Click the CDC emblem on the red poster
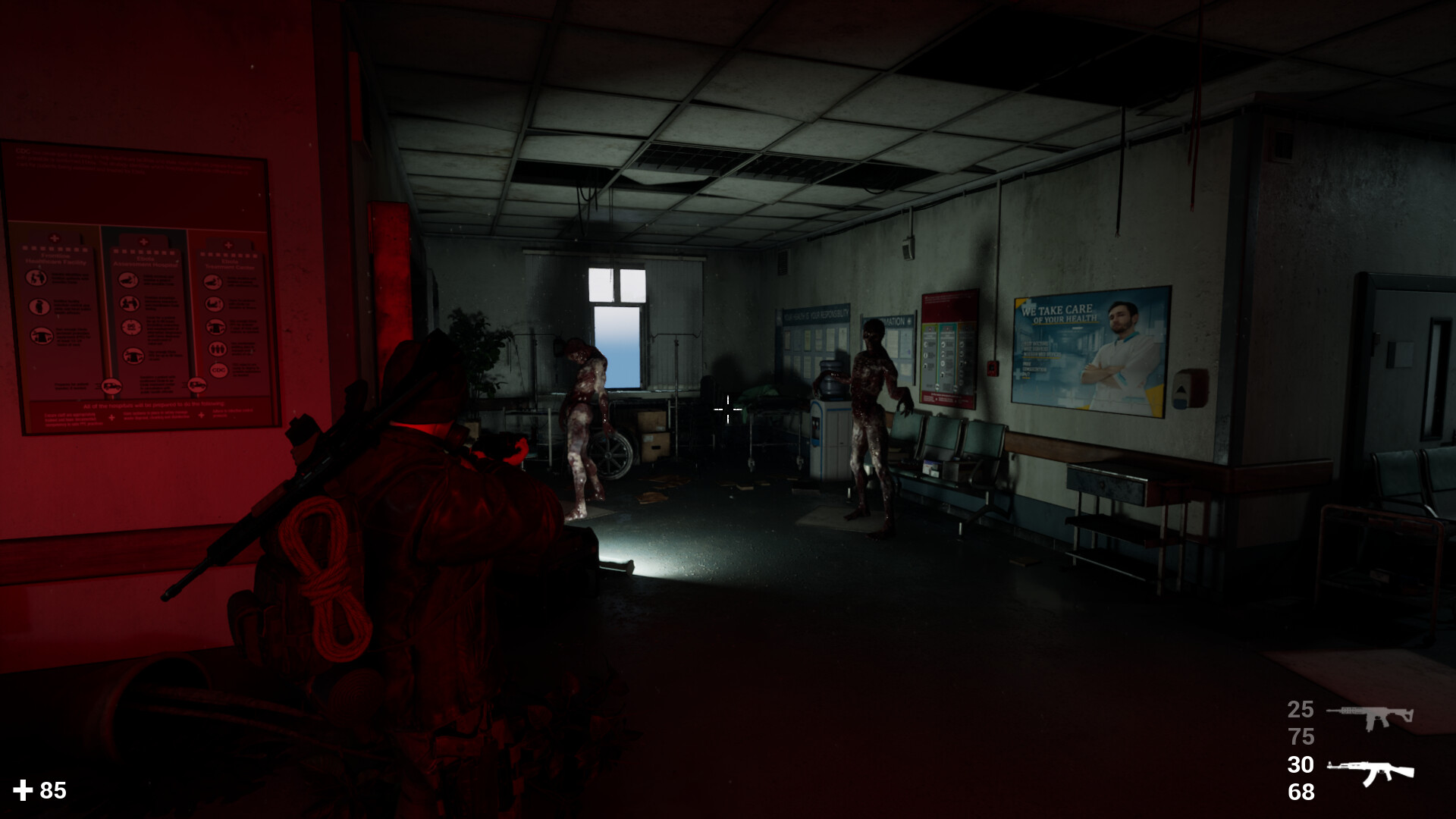The image size is (1456, 819). [x=219, y=371]
